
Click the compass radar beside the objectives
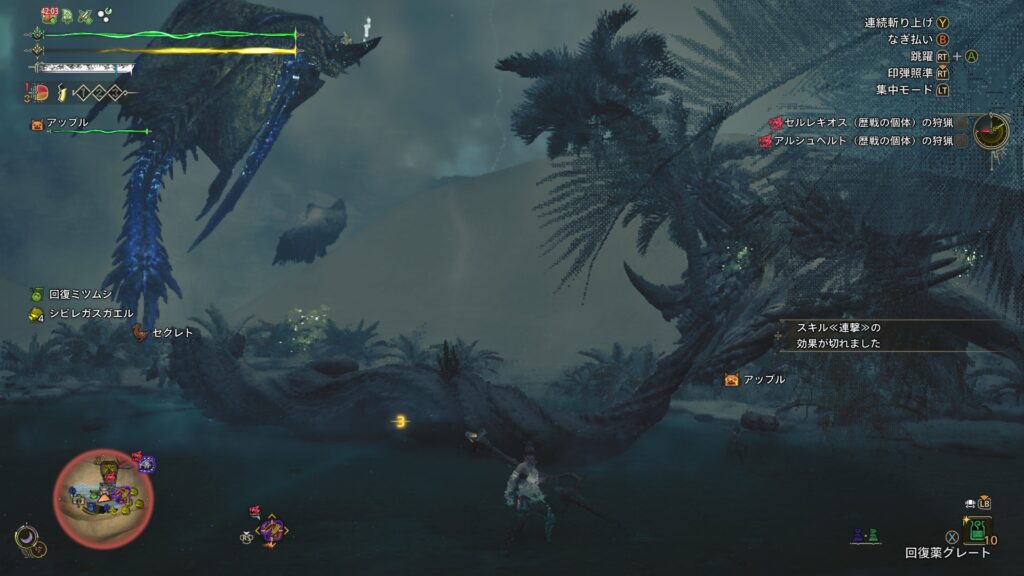click(991, 129)
